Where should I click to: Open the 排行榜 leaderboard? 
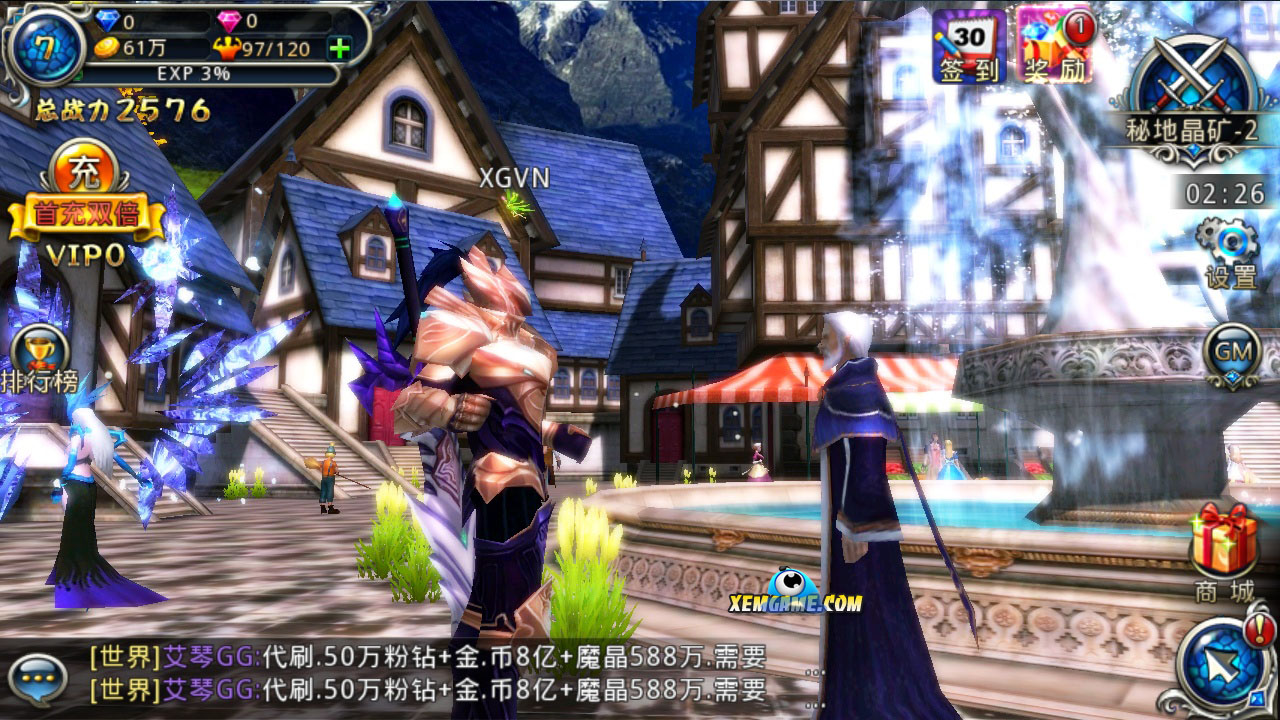click(x=42, y=356)
